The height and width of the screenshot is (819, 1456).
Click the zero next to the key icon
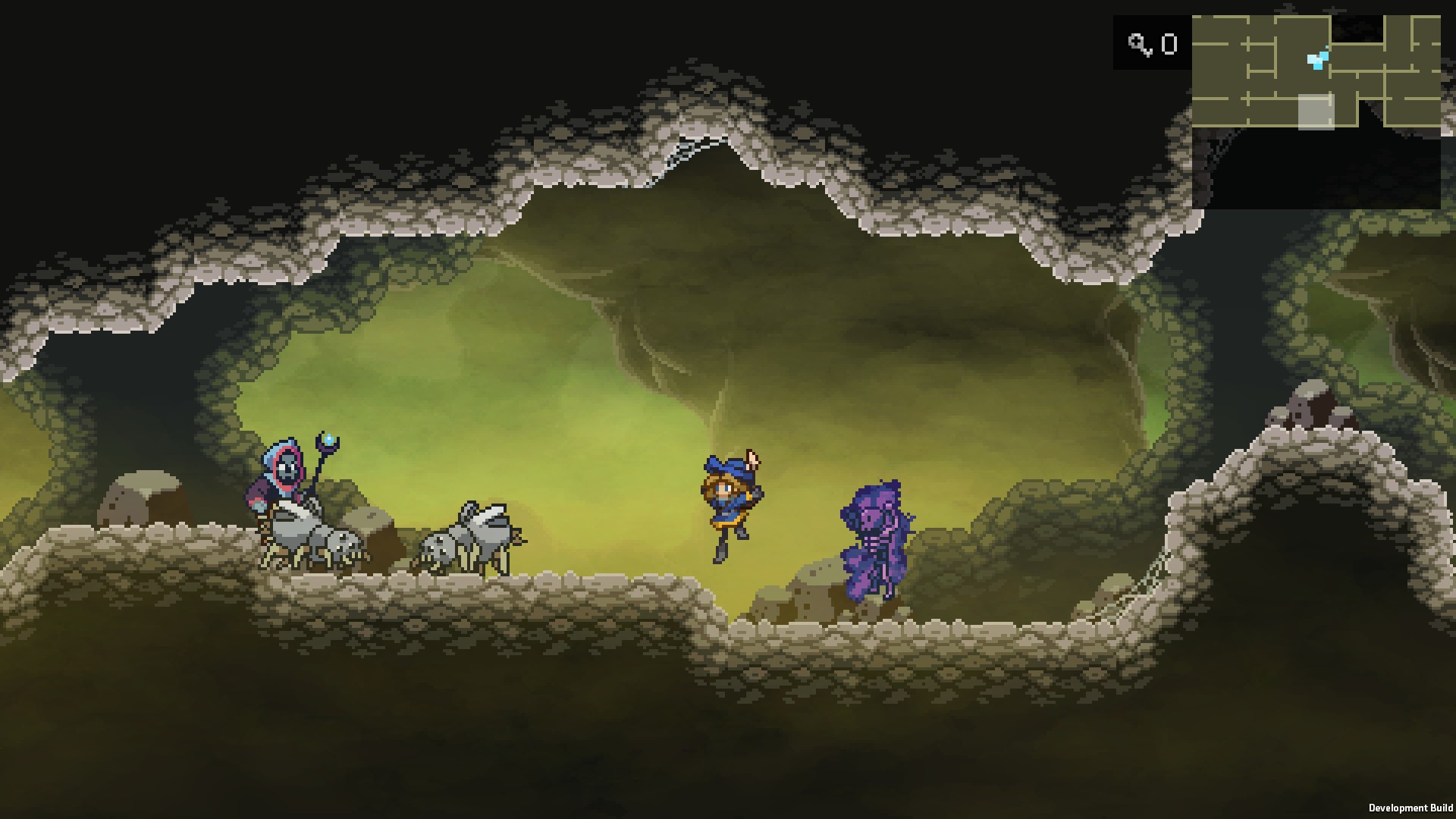[x=1169, y=44]
